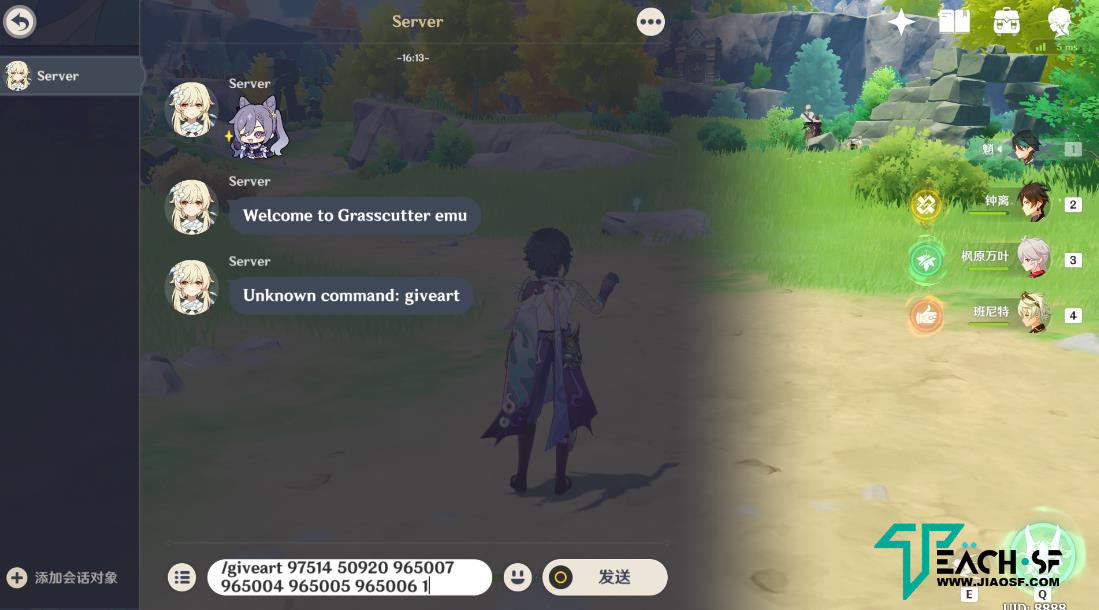
Task: Click 添加会话对象 to add a chat
Action: point(64,577)
